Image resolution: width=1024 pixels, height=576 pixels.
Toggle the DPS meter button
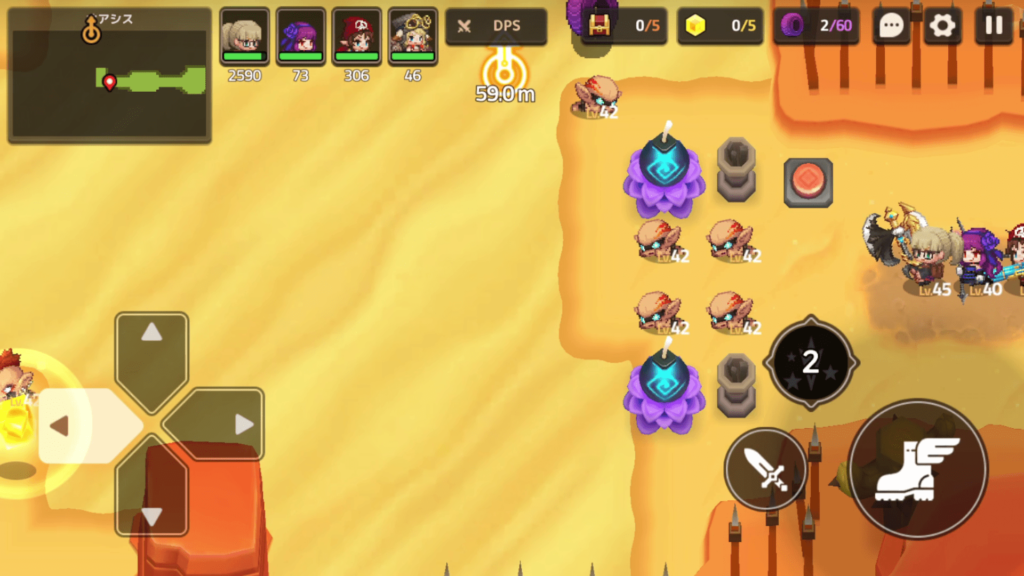click(496, 27)
